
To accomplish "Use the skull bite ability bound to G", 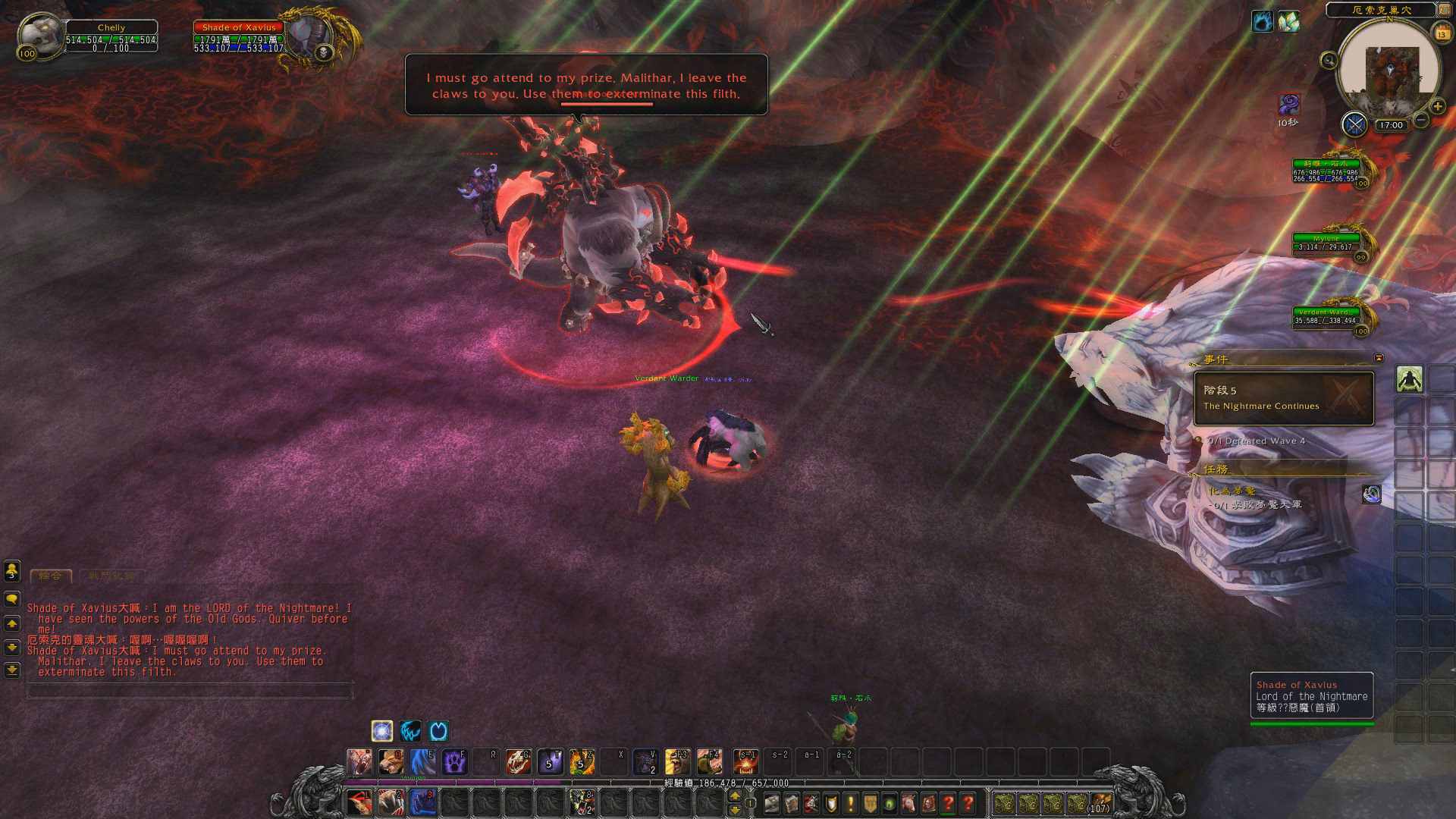I will click(518, 761).
